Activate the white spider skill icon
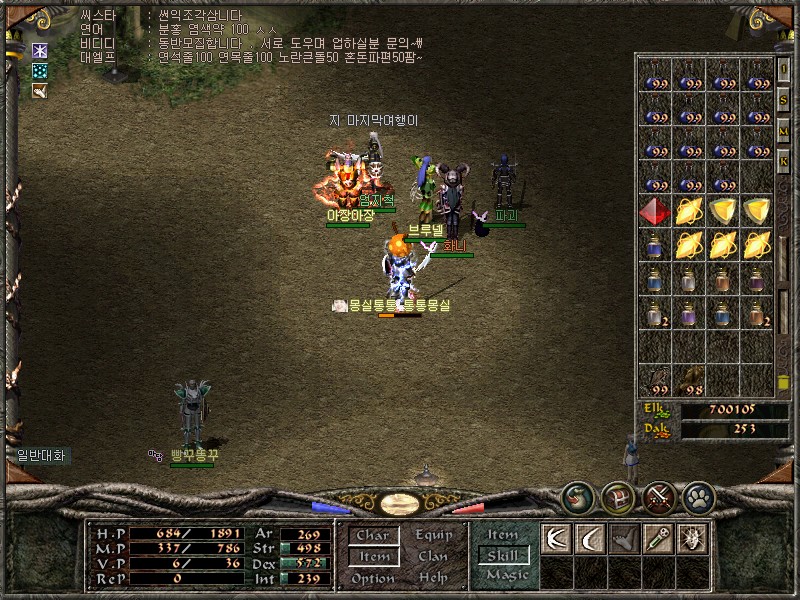The image size is (800, 600). tap(691, 538)
